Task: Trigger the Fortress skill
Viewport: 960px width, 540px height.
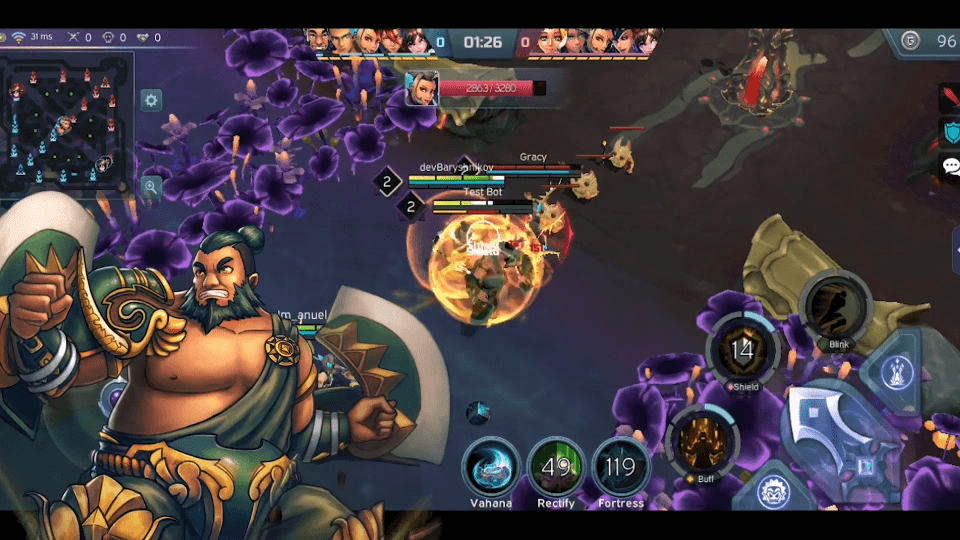Action: pyautogui.click(x=621, y=466)
